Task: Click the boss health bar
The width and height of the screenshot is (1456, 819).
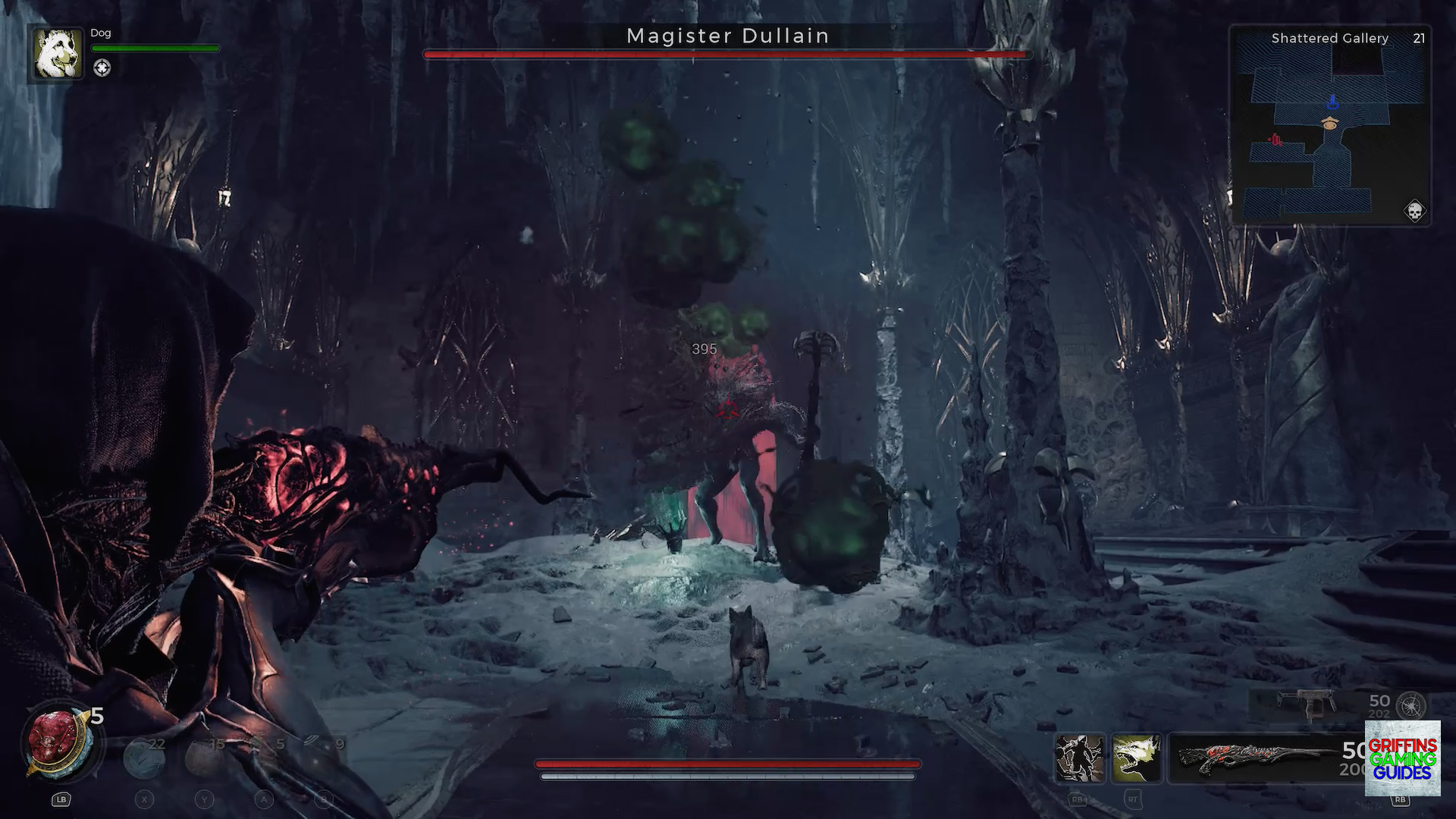Action: 726,55
